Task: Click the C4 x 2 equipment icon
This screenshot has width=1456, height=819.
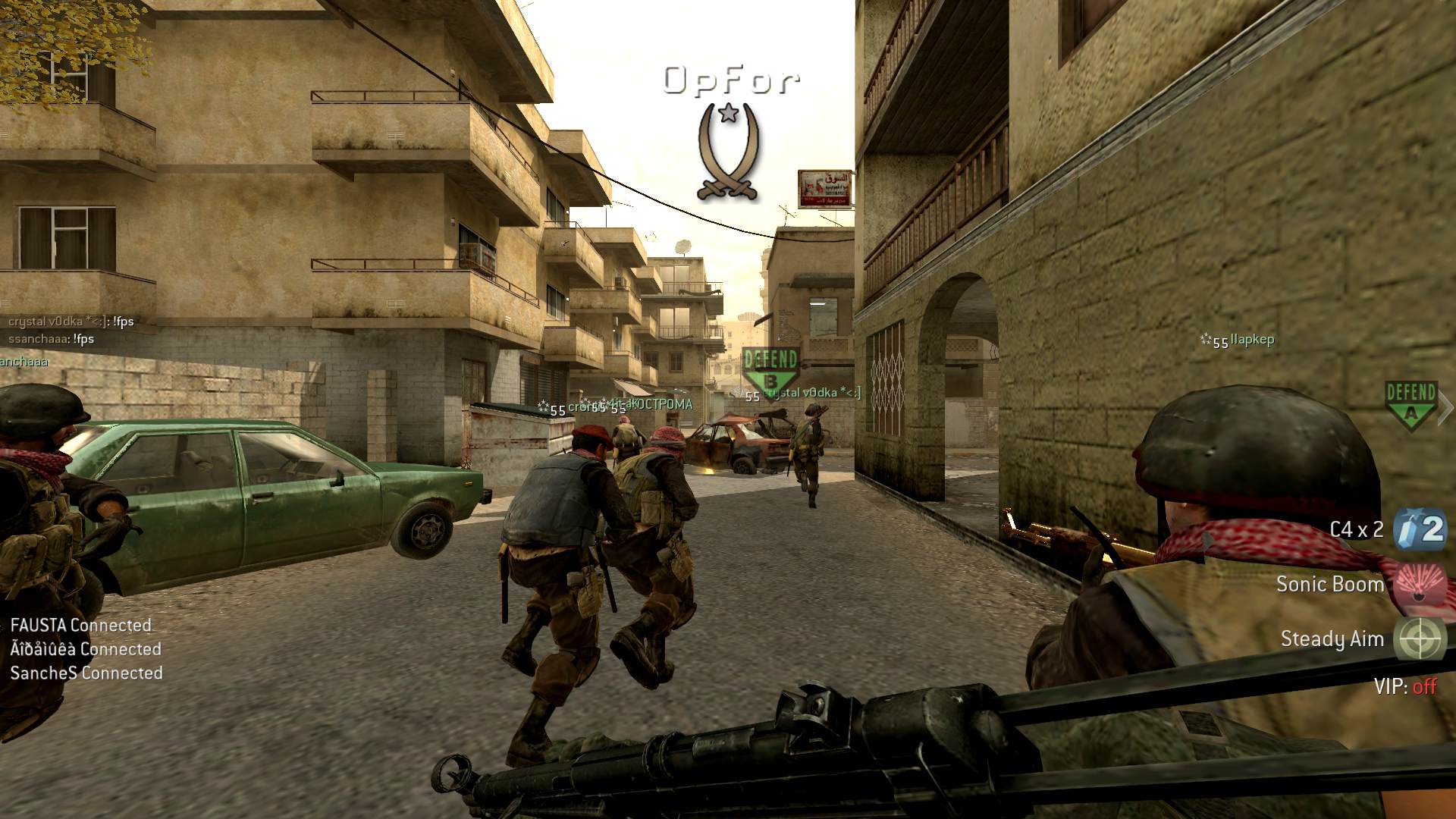Action: click(x=1420, y=529)
